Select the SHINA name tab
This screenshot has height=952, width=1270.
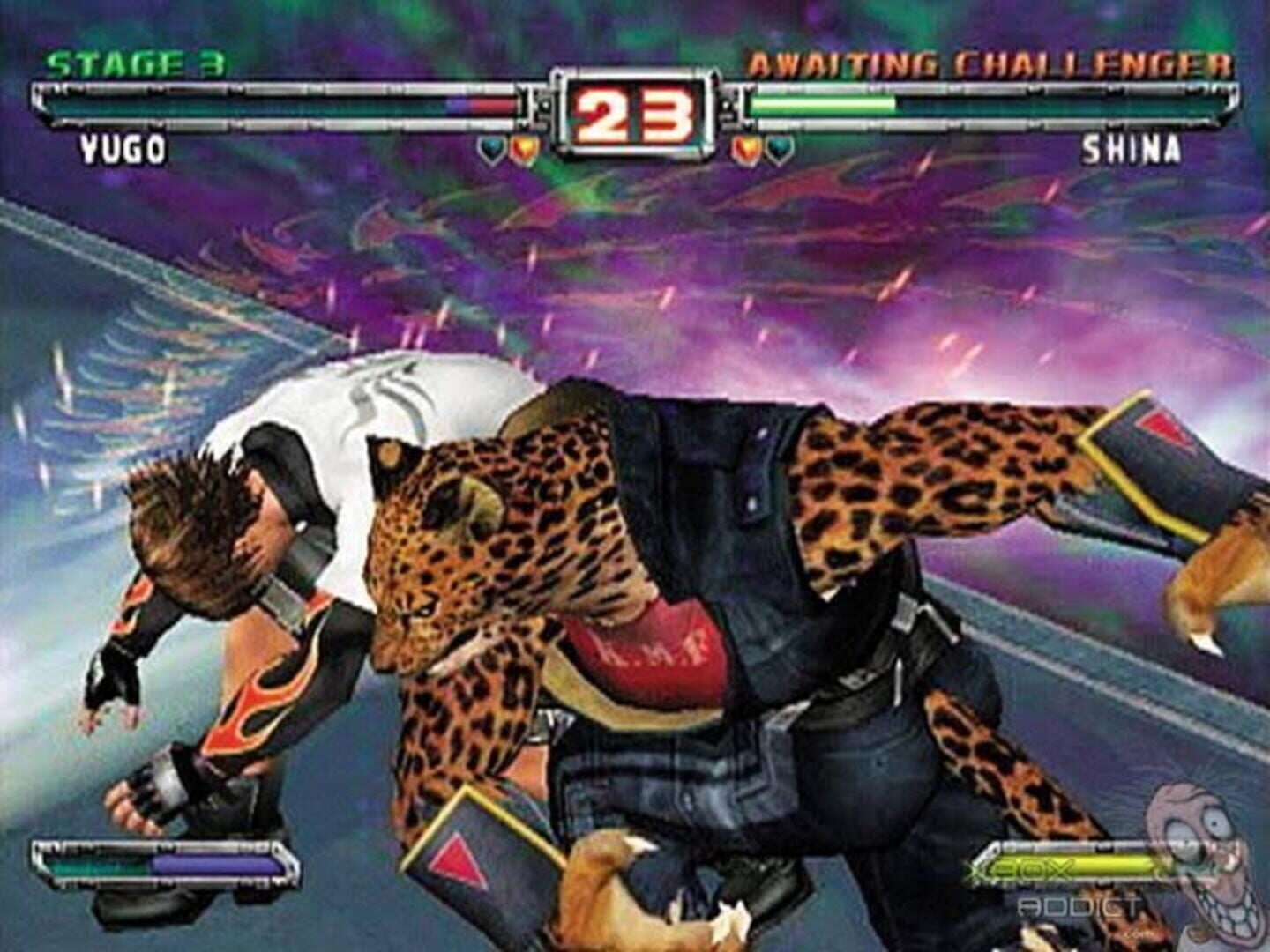point(1133,152)
